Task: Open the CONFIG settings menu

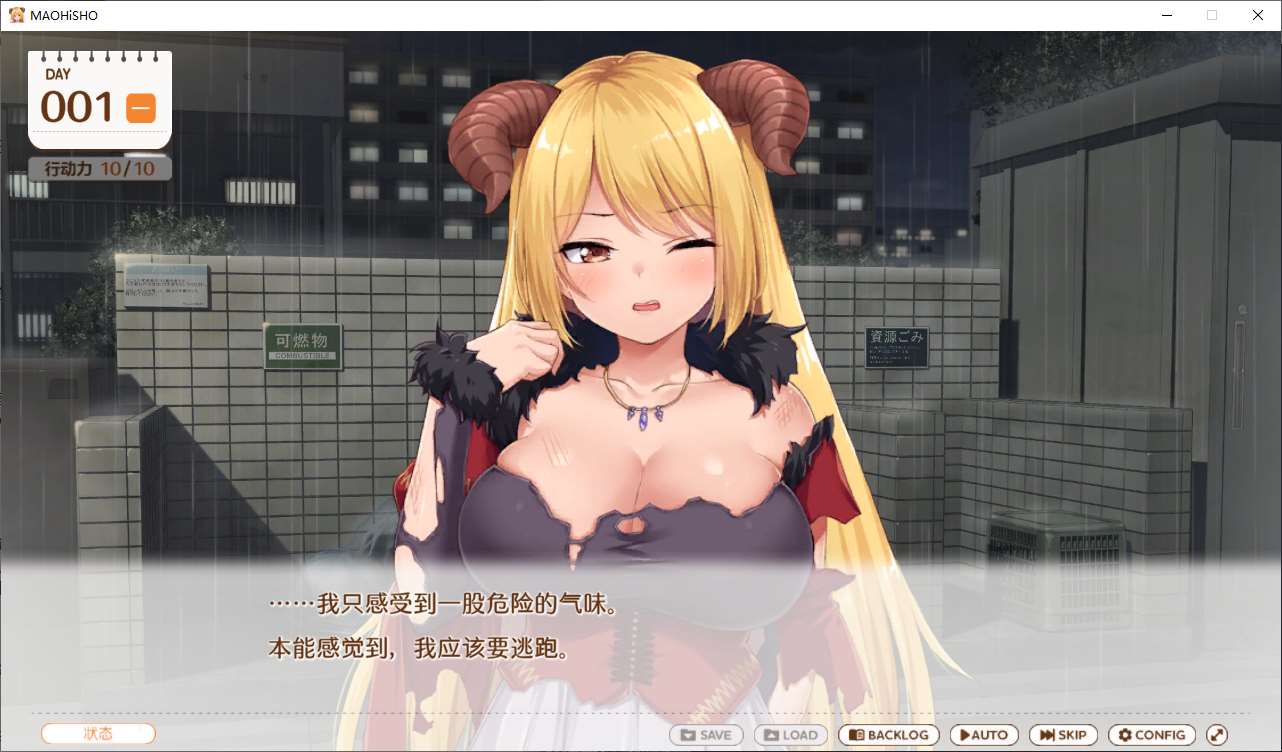Action: click(1151, 734)
